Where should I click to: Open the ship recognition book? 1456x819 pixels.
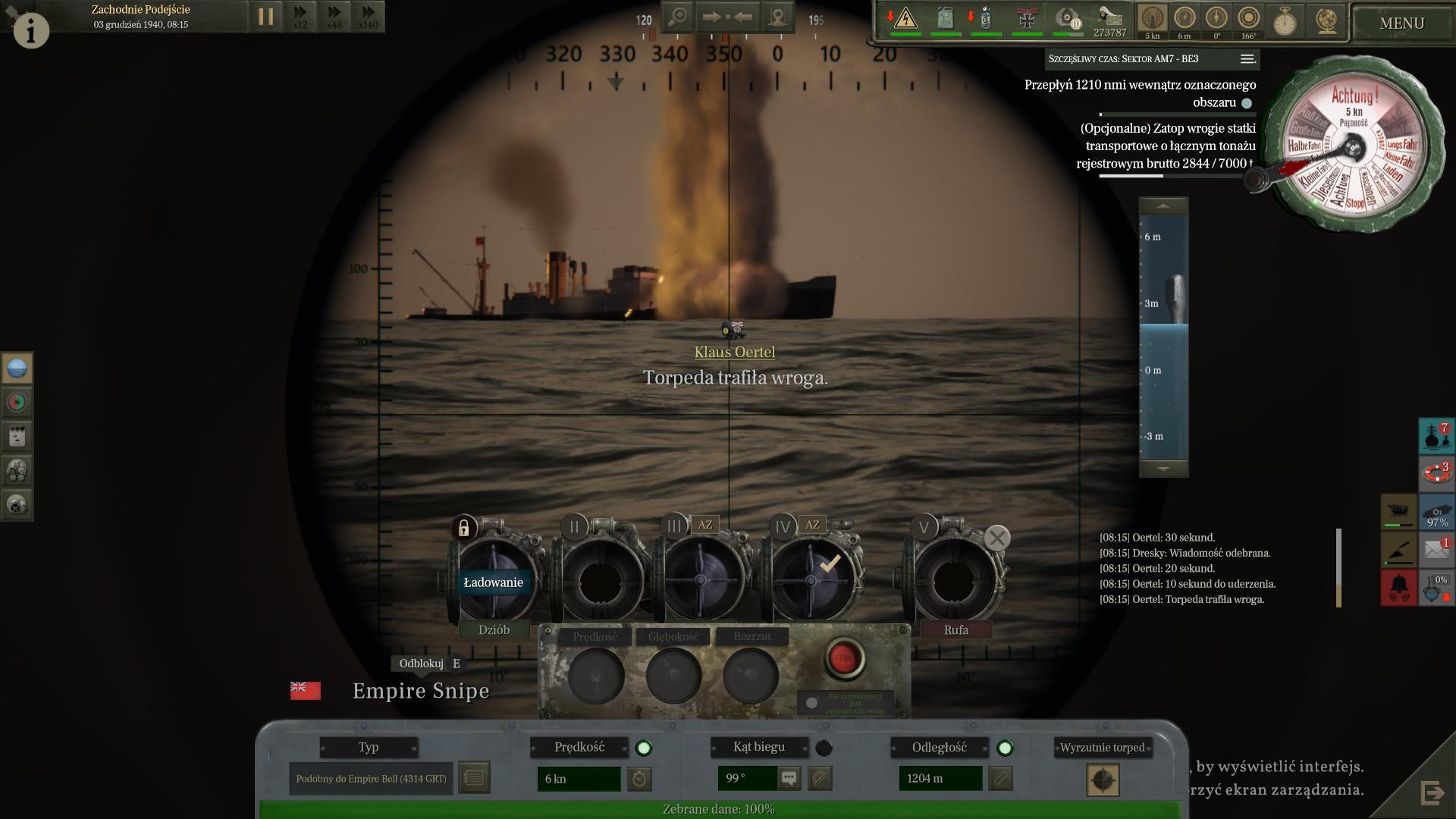coord(474,778)
